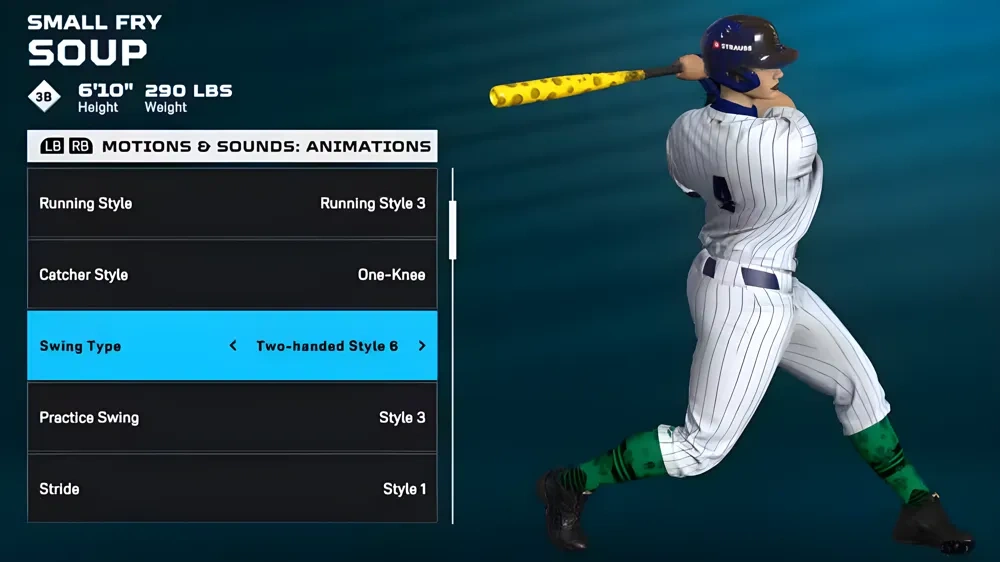Click the next Swing Type right arrow

(422, 346)
